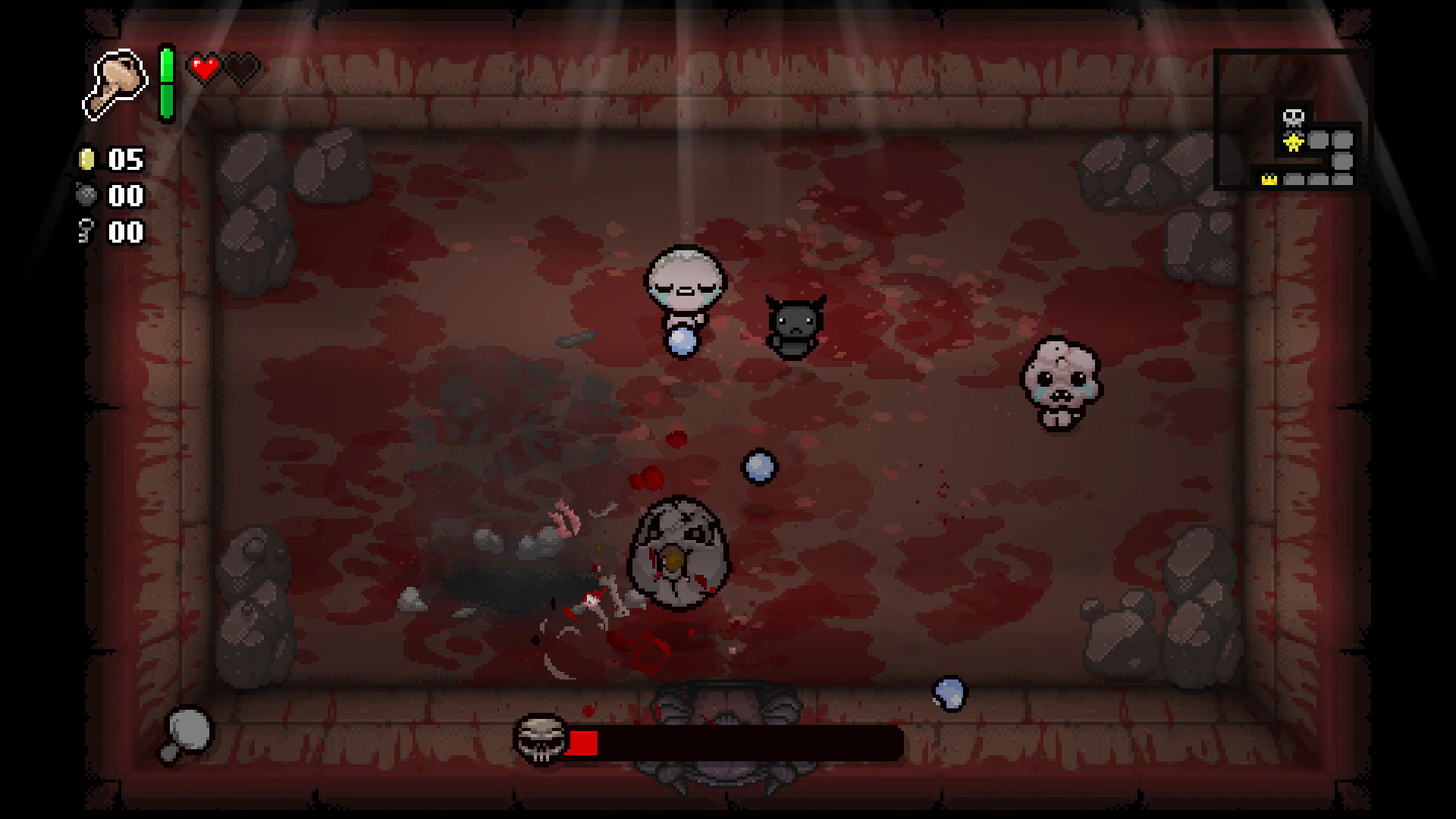This screenshot has width=1456, height=819.
Task: Click the key icon showing 00
Action: 86,231
